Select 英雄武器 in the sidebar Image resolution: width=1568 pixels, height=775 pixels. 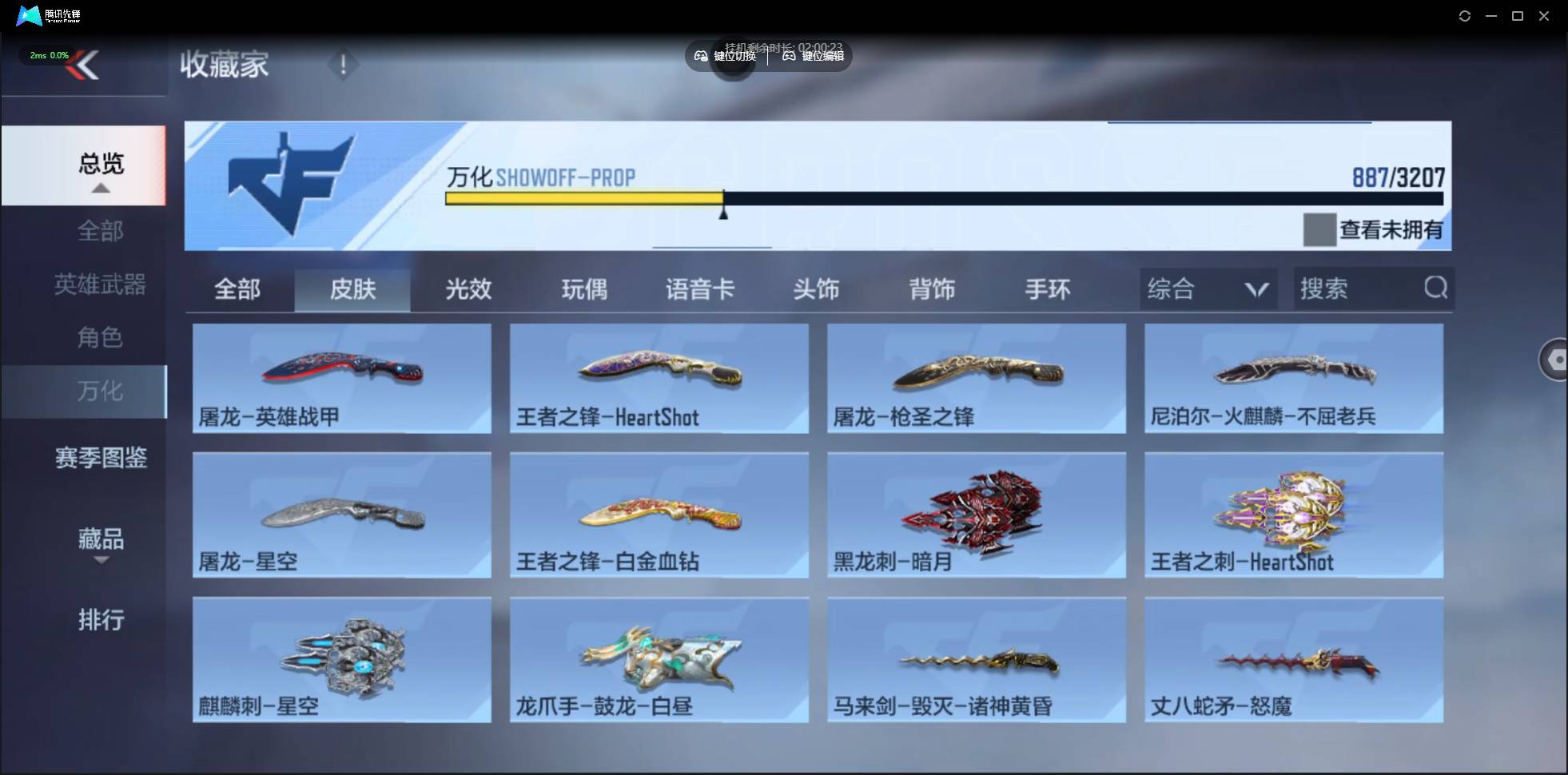click(x=99, y=284)
